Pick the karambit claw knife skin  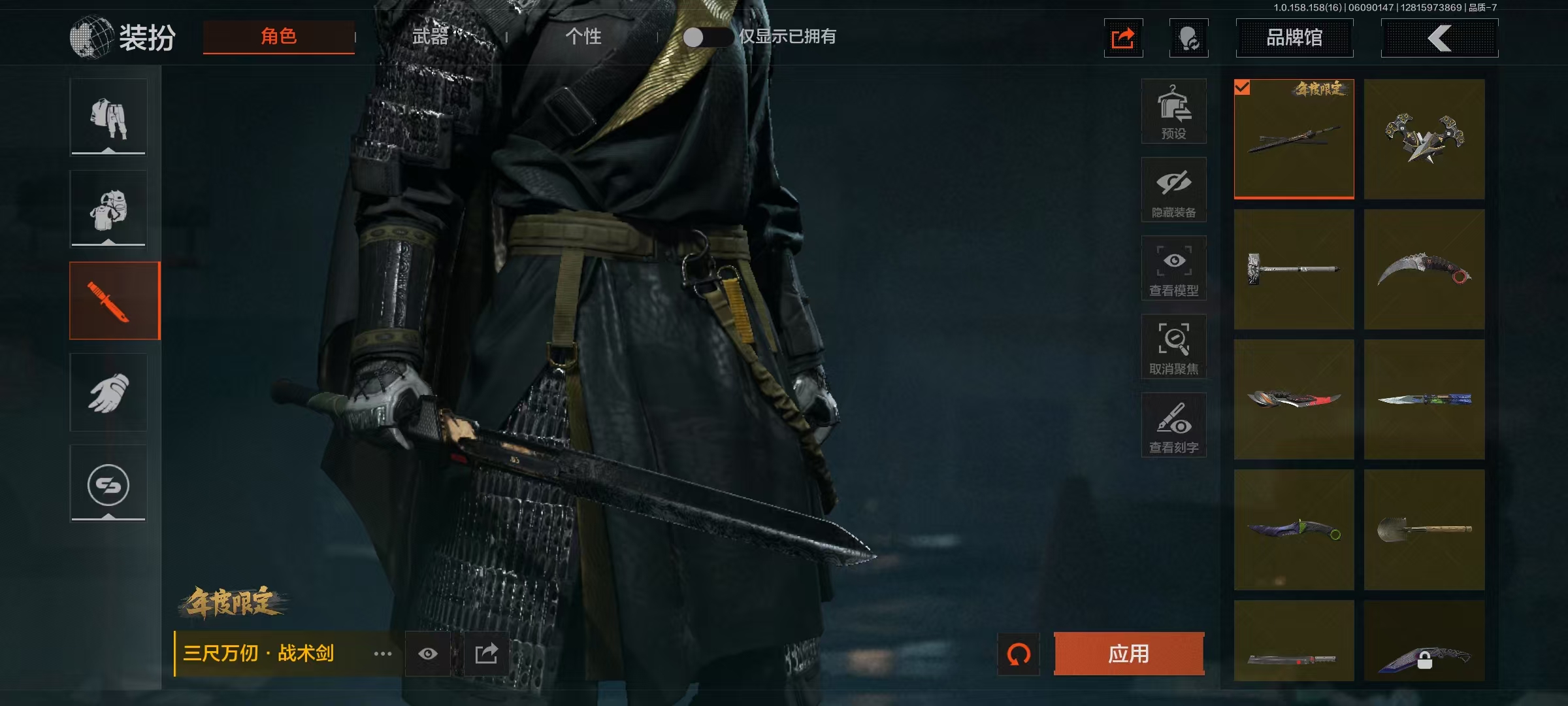click(x=1424, y=269)
